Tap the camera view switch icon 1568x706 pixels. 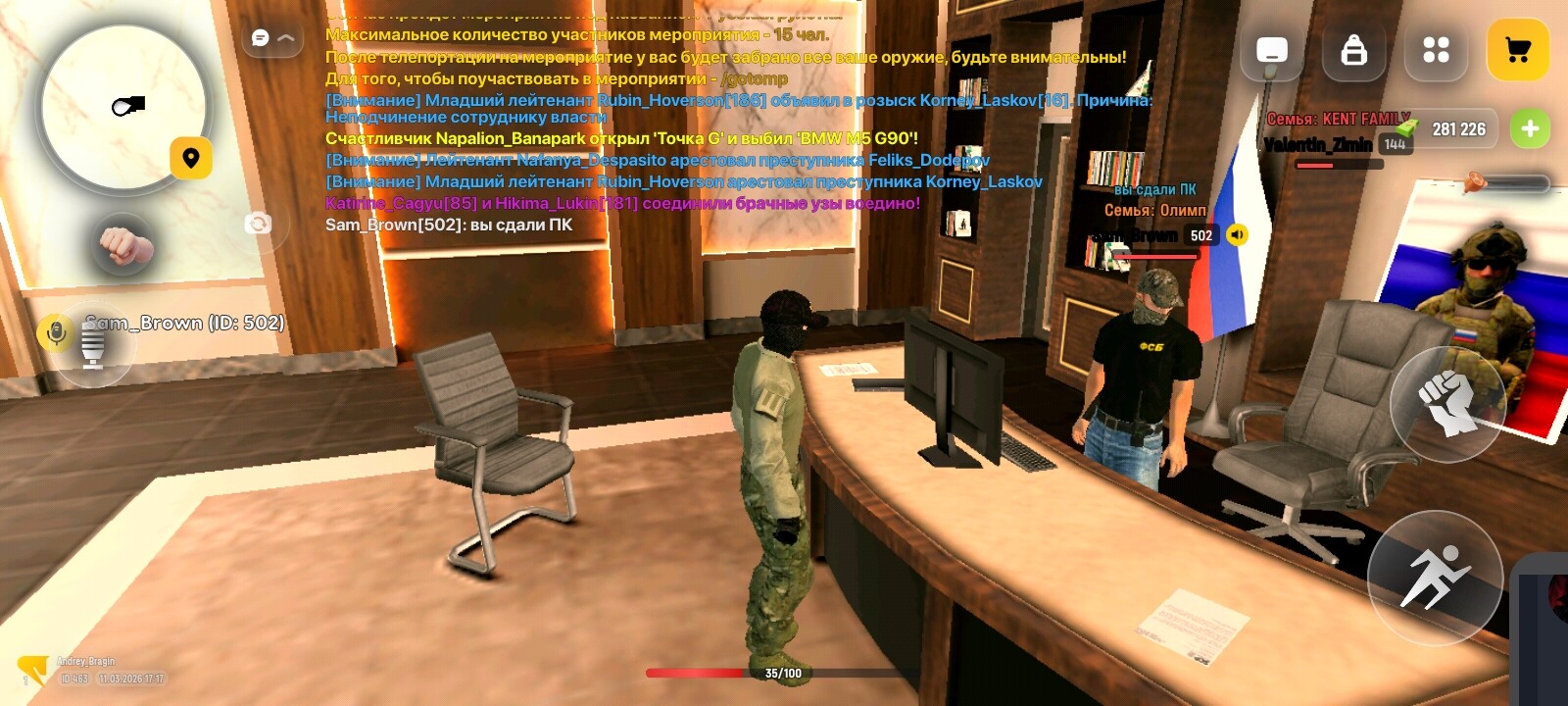[x=259, y=224]
